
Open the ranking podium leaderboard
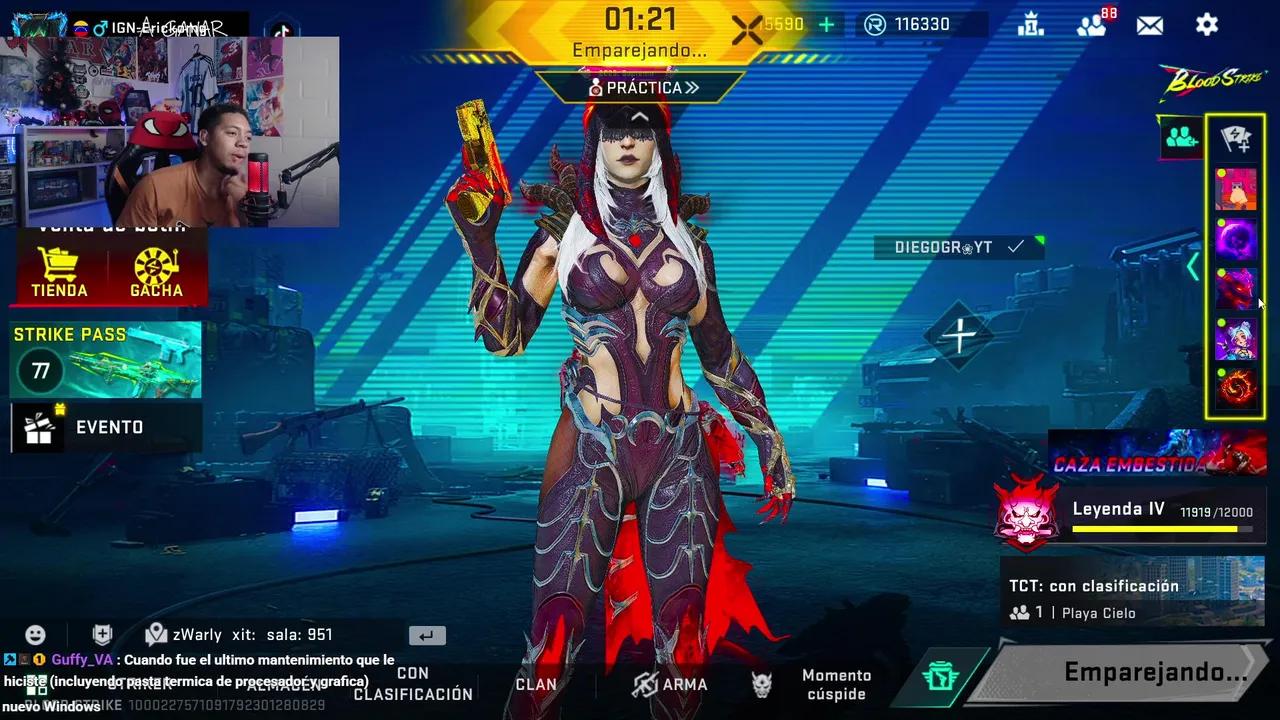point(1031,25)
